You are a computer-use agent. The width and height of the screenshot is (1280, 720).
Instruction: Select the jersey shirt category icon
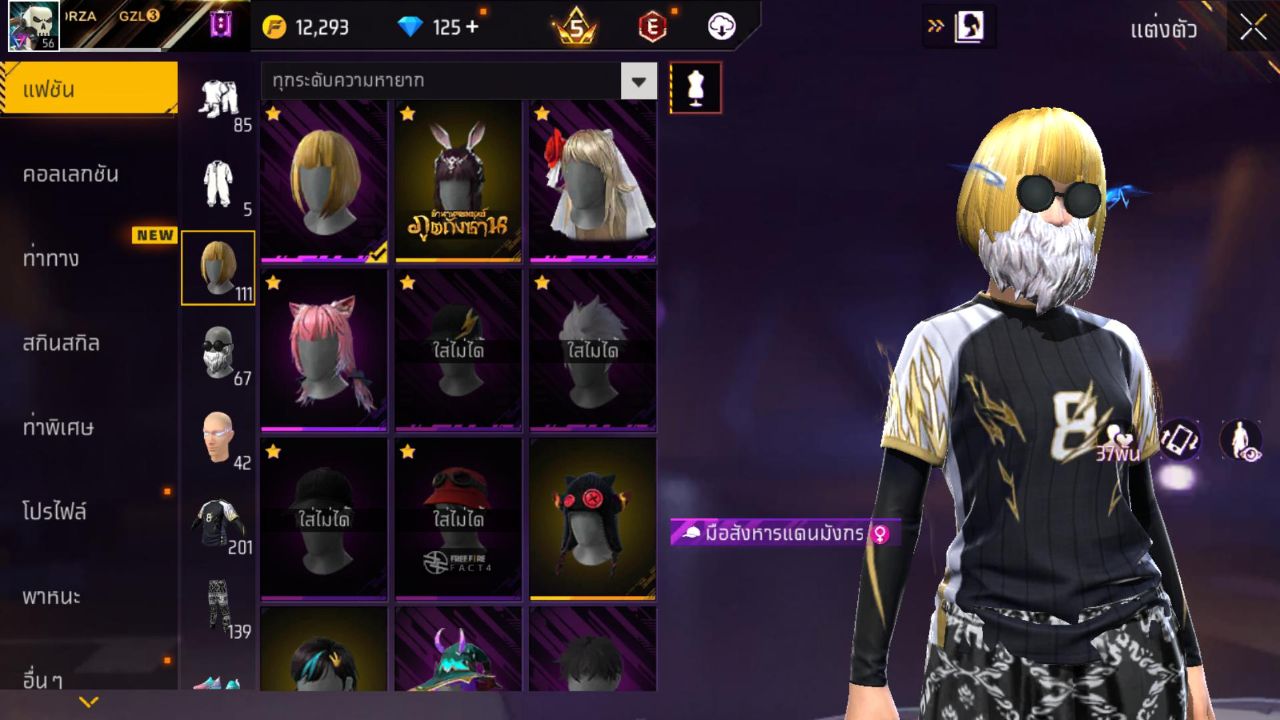218,520
